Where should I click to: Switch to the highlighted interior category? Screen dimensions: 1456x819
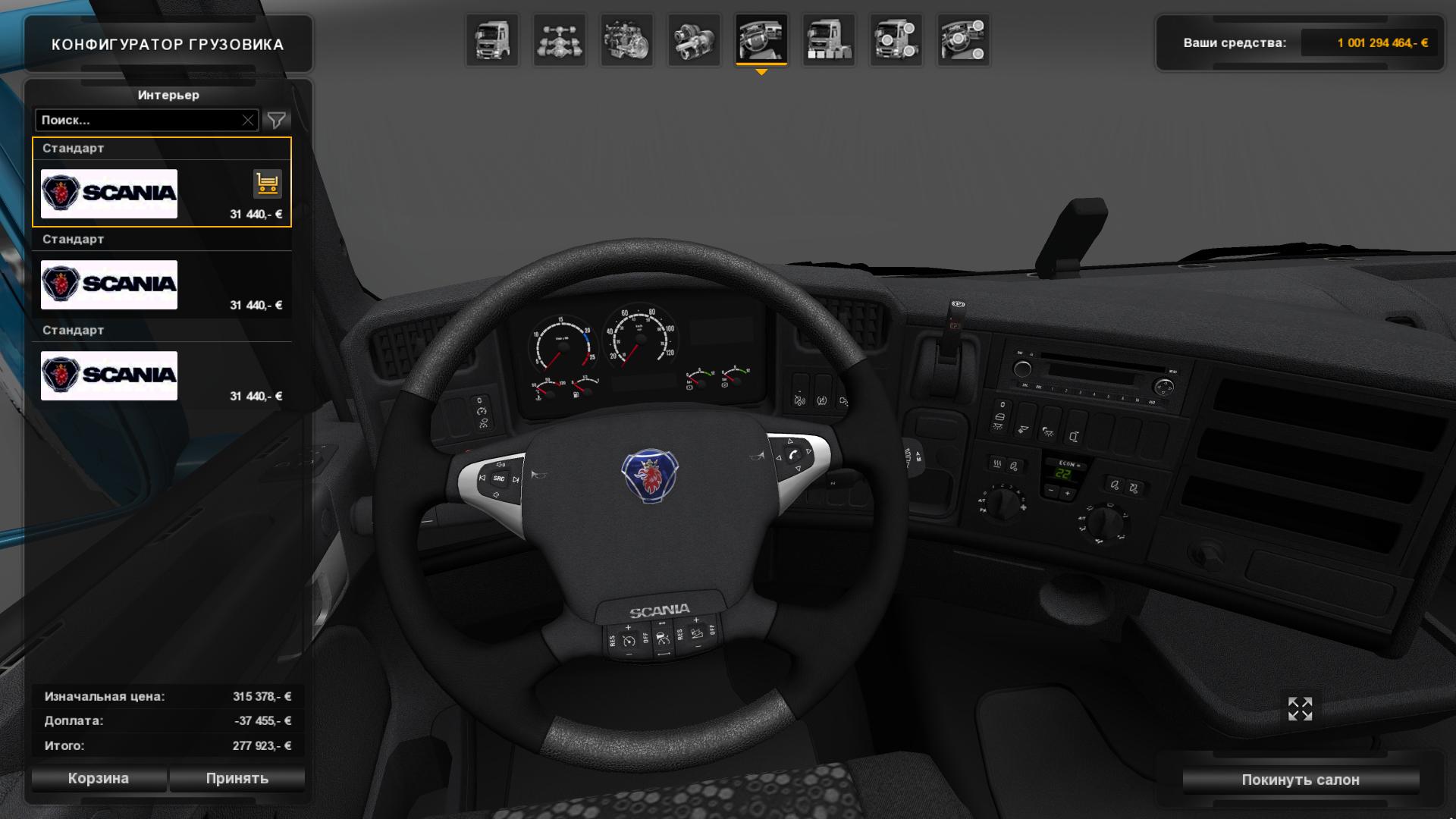[761, 40]
